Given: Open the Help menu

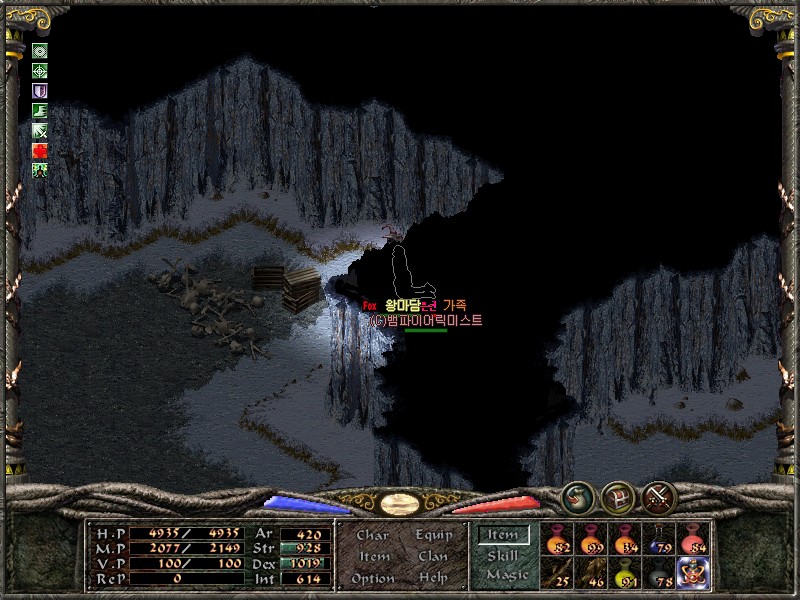Looking at the screenshot, I should point(433,578).
